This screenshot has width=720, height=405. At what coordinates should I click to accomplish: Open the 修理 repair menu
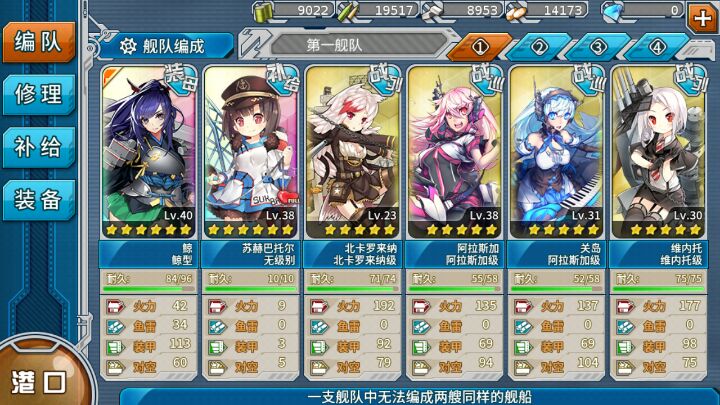click(38, 95)
